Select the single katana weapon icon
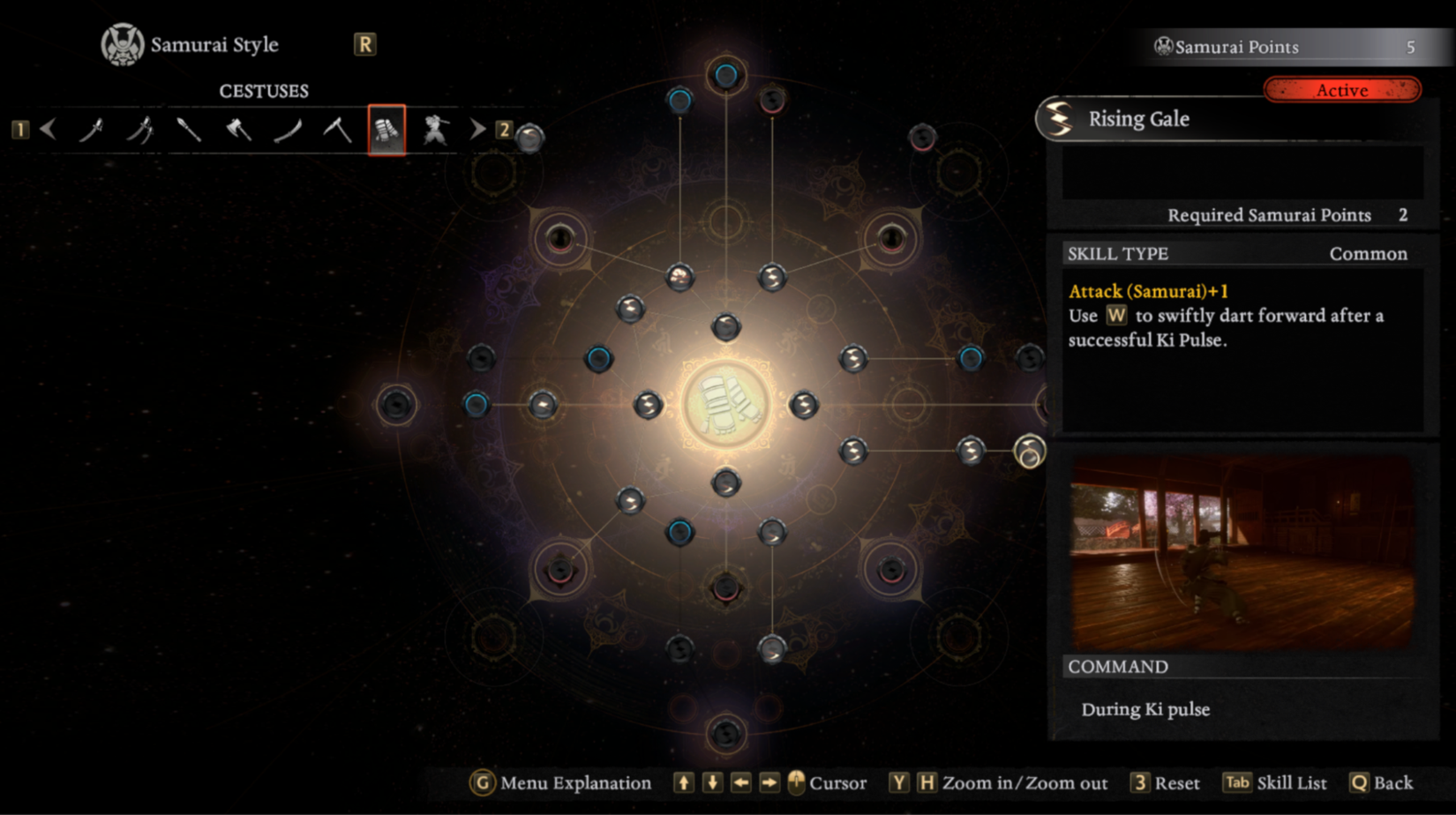Image resolution: width=1456 pixels, height=815 pixels. point(93,130)
